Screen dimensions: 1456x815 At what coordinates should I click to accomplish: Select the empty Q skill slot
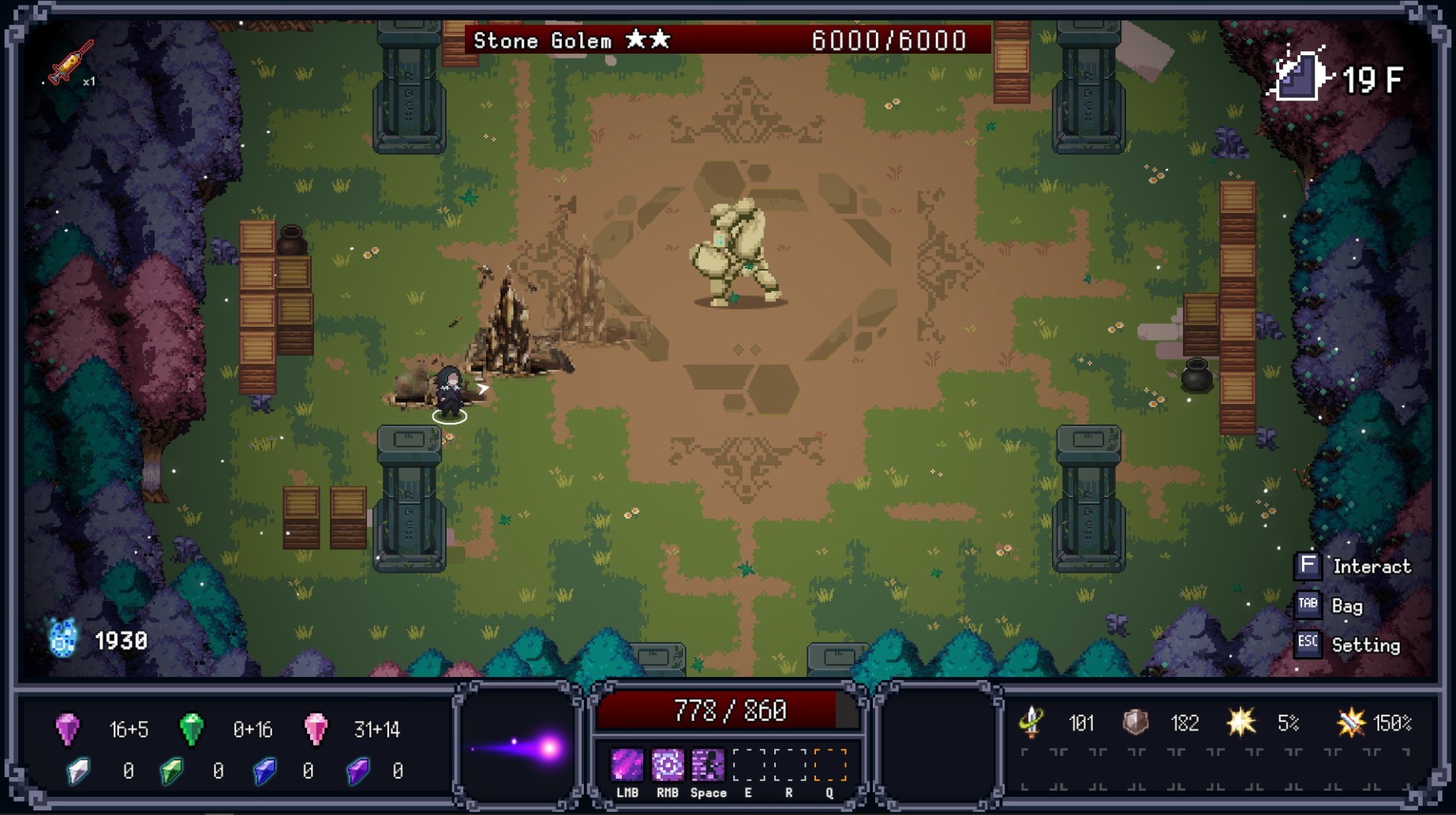(828, 762)
